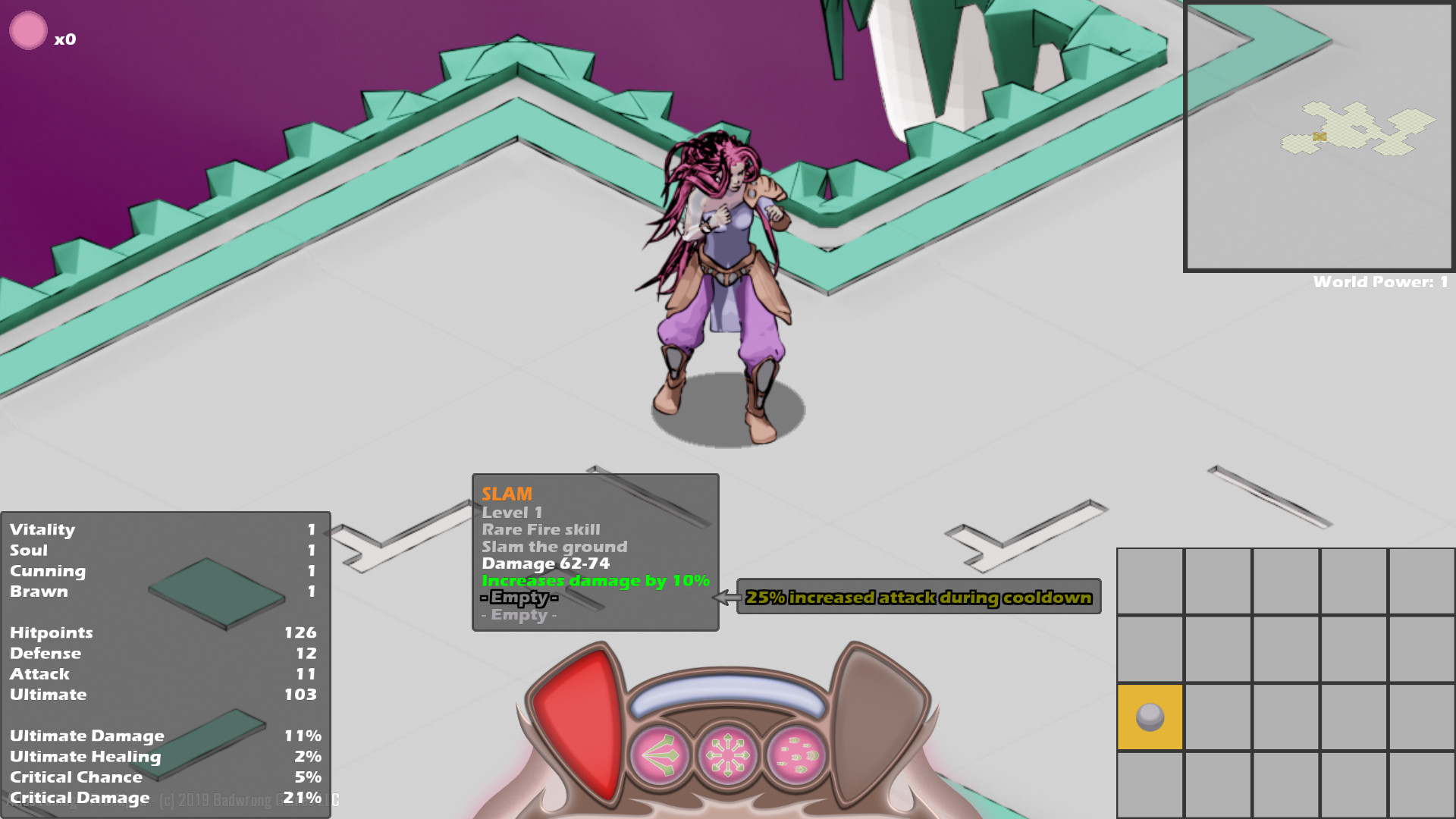The height and width of the screenshot is (819, 1456).
Task: Click the SLAM skill title text
Action: coord(507,494)
